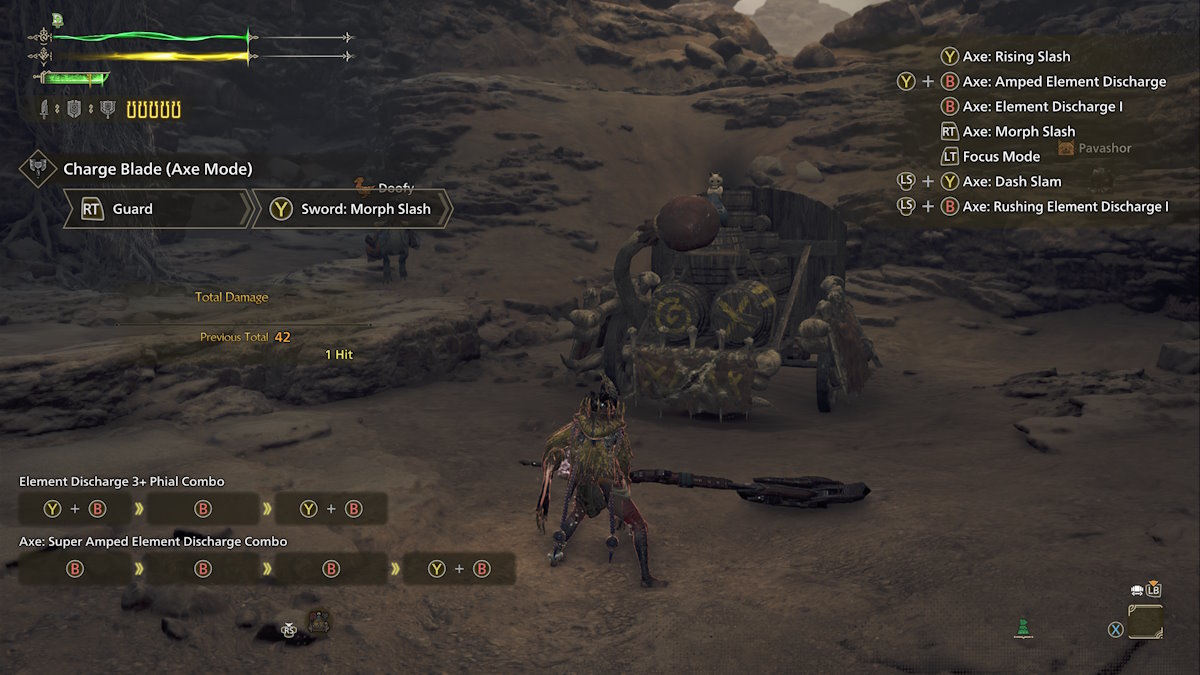The height and width of the screenshot is (675, 1200).
Task: Click the Charge Blade weapon diamond icon
Action: click(x=38, y=169)
